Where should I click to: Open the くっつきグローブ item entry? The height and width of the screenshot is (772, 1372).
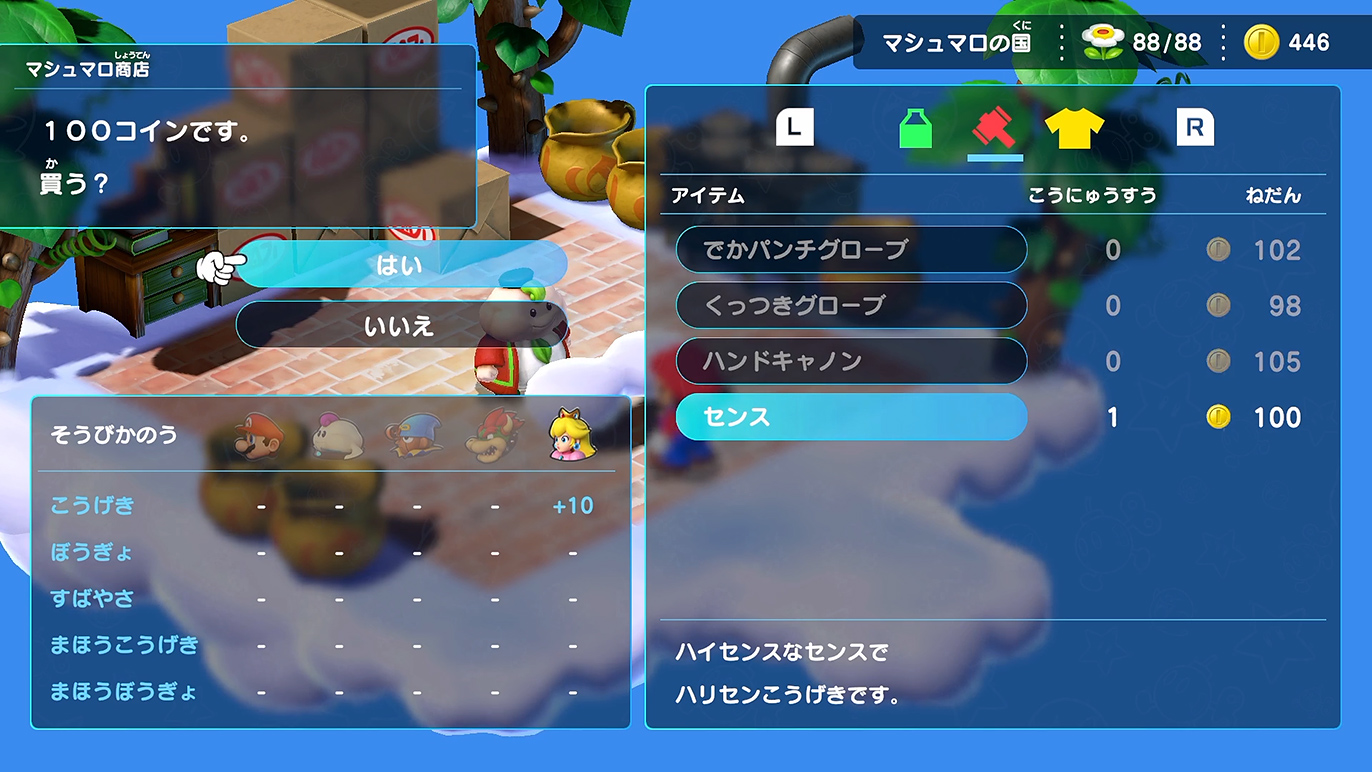(851, 306)
